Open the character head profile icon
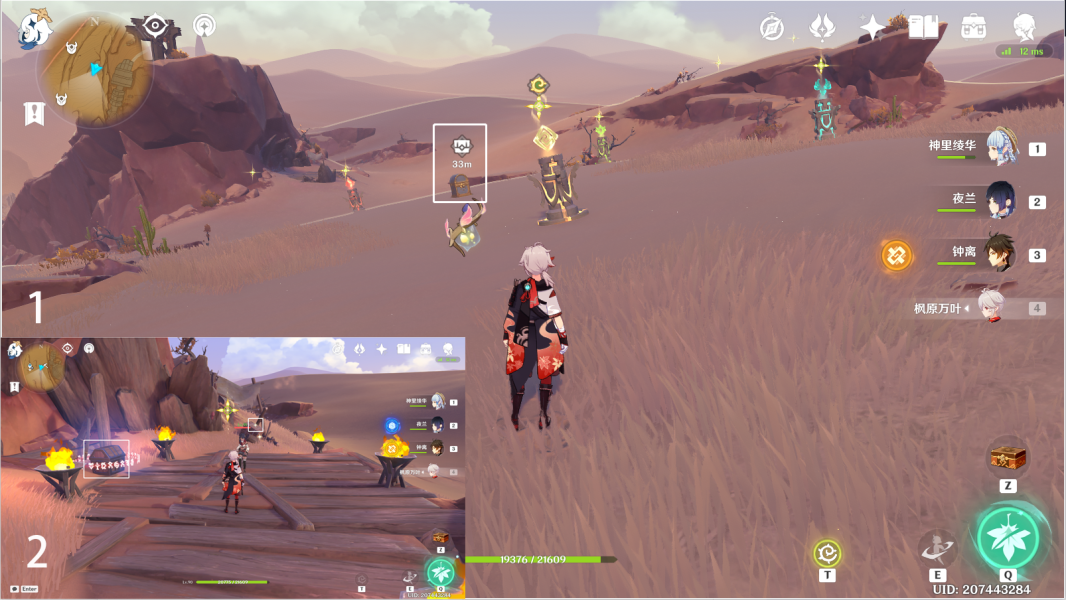This screenshot has height=600, width=1066. tap(1024, 27)
